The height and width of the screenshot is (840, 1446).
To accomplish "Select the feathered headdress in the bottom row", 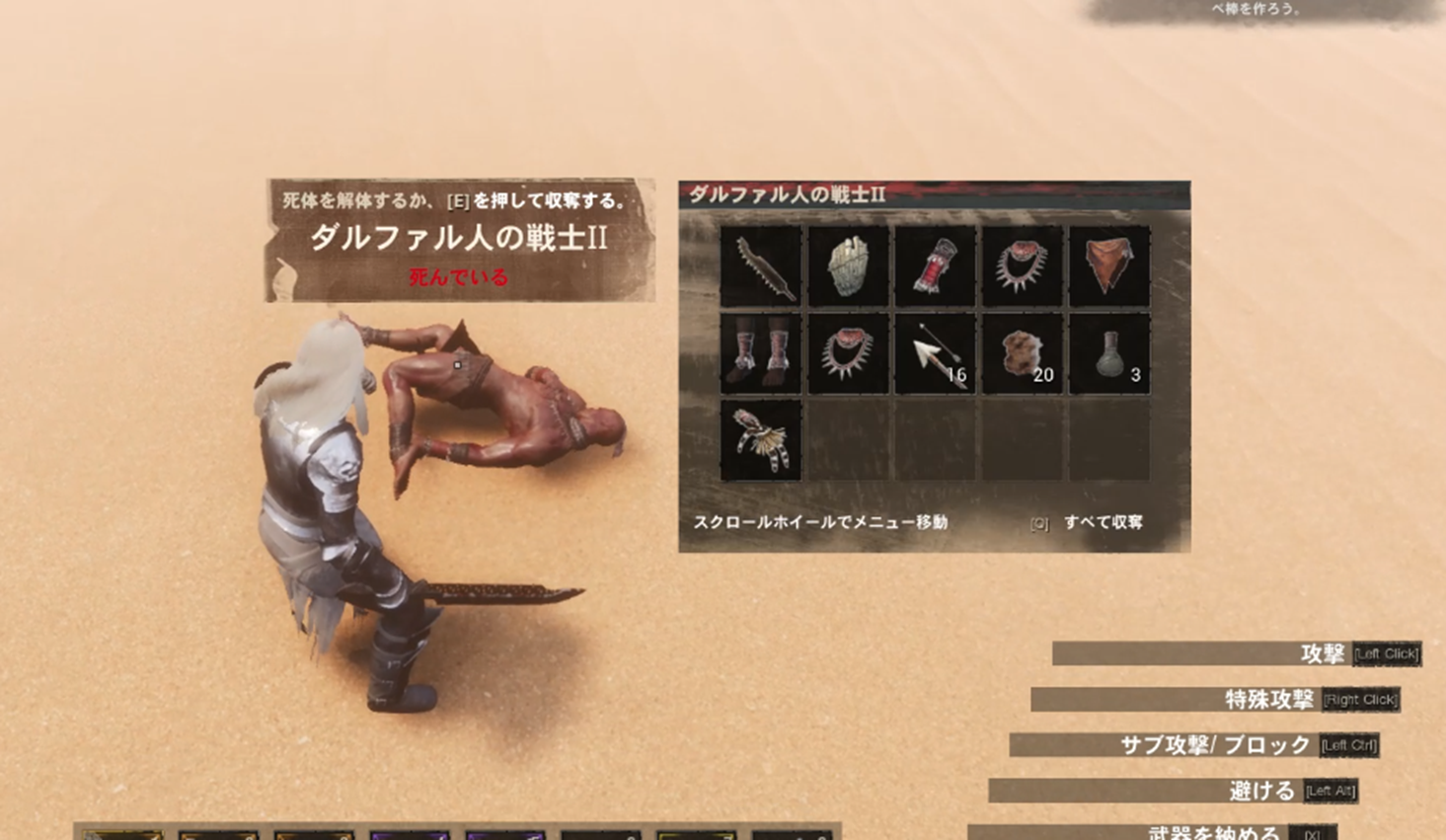I will click(759, 439).
